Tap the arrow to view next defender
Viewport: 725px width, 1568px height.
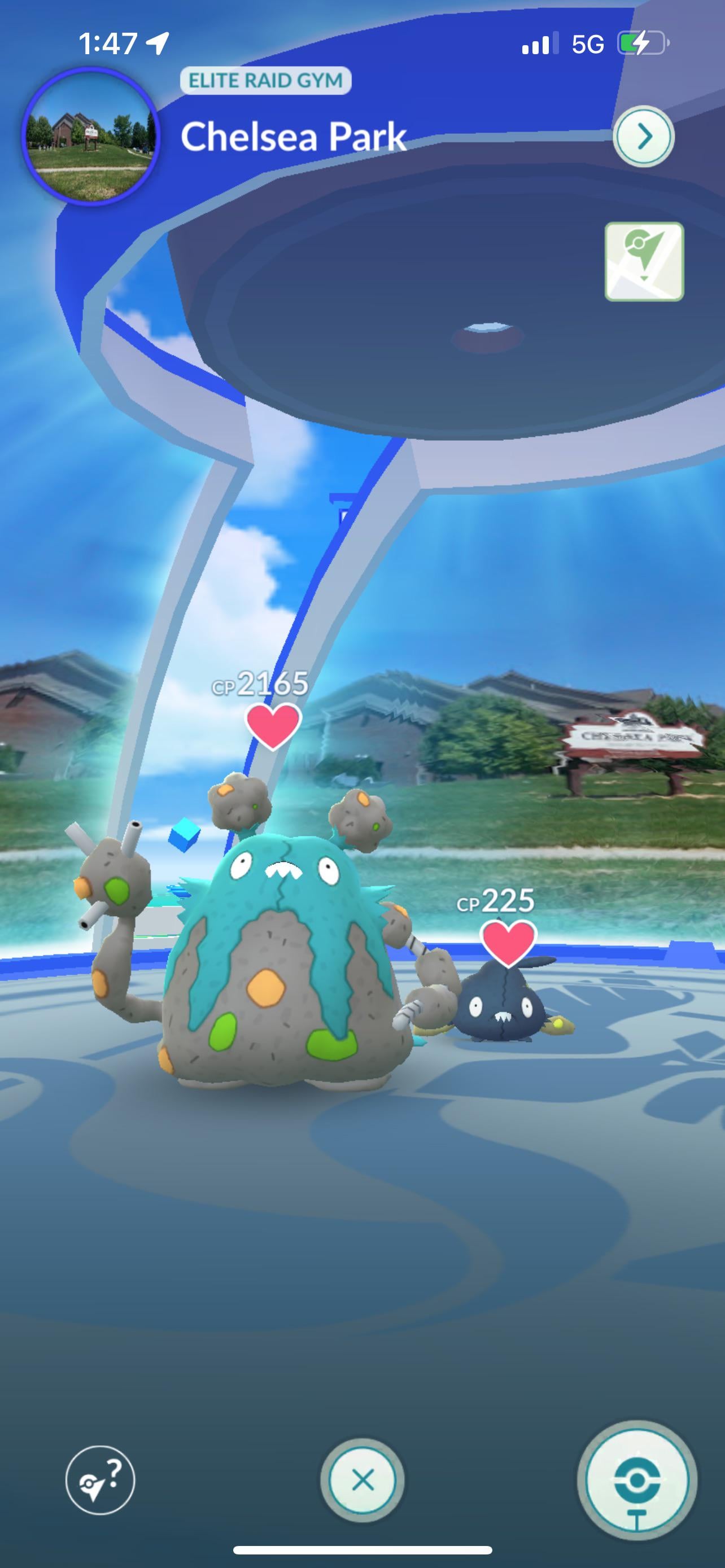click(644, 137)
